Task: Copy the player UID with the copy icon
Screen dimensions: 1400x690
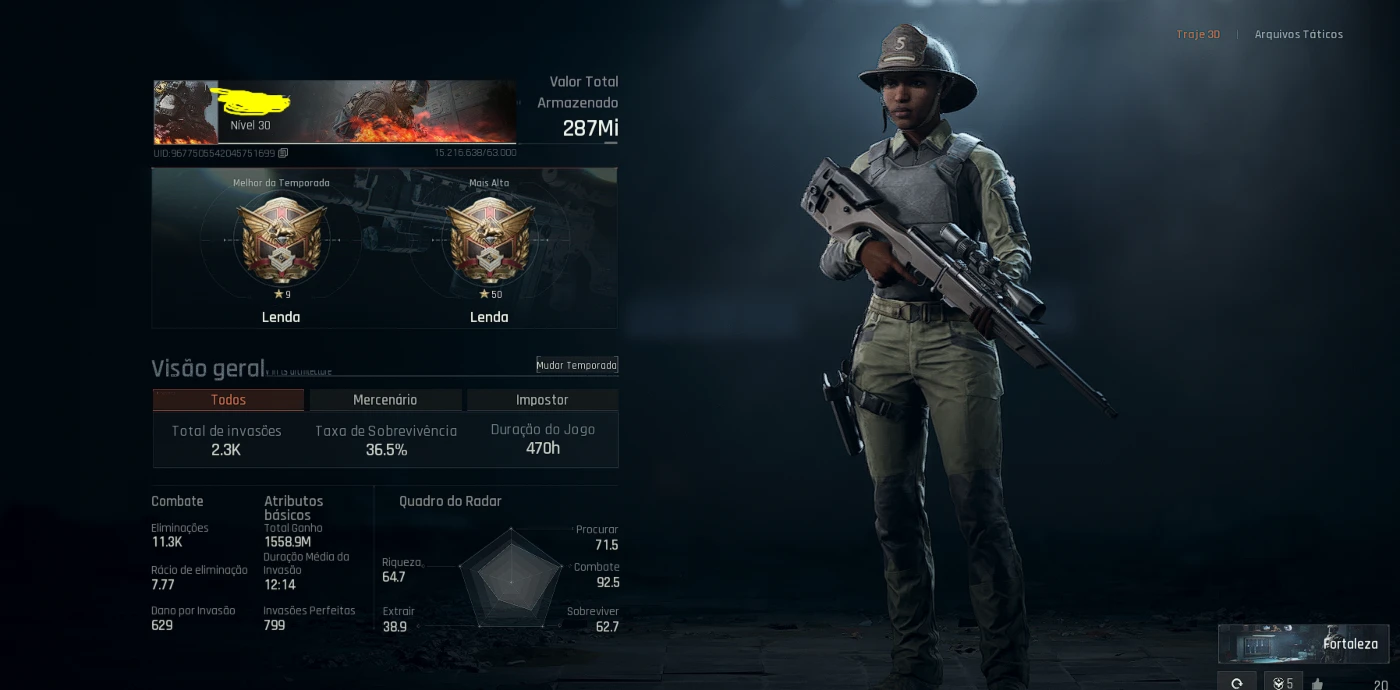Action: click(283, 153)
